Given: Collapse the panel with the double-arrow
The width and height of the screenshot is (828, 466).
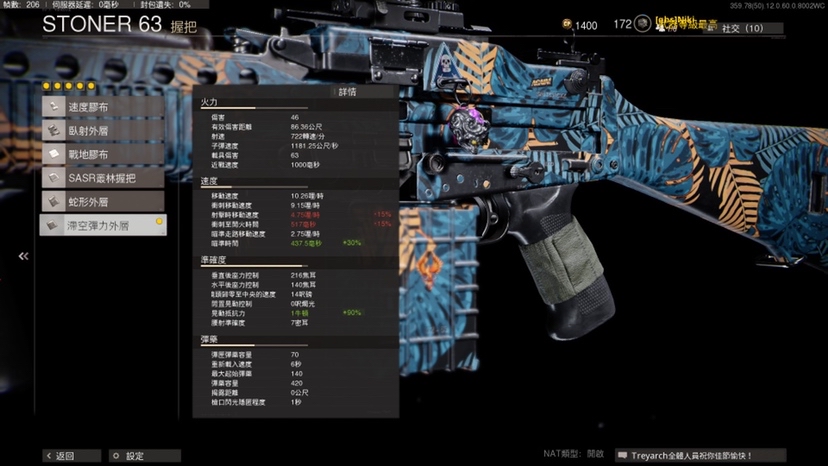Looking at the screenshot, I should pos(23,257).
